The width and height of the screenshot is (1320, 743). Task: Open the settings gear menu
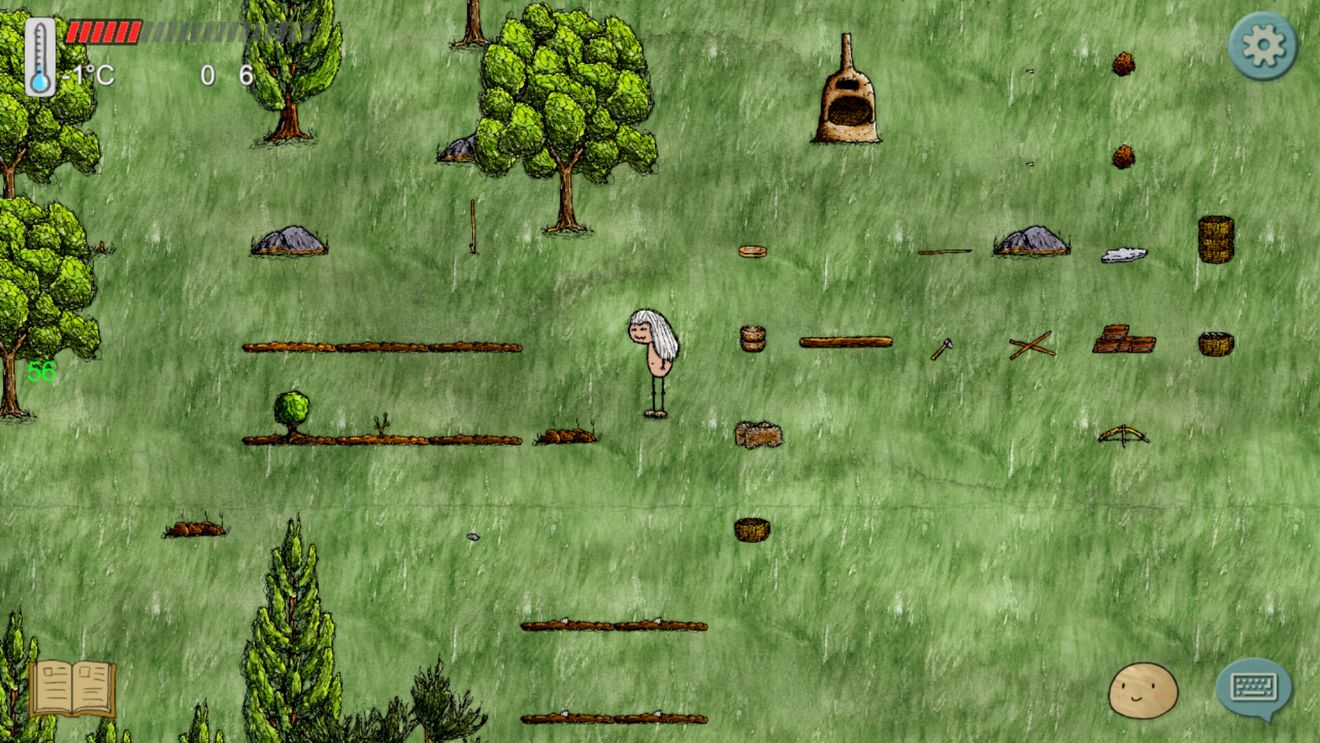(x=1262, y=46)
